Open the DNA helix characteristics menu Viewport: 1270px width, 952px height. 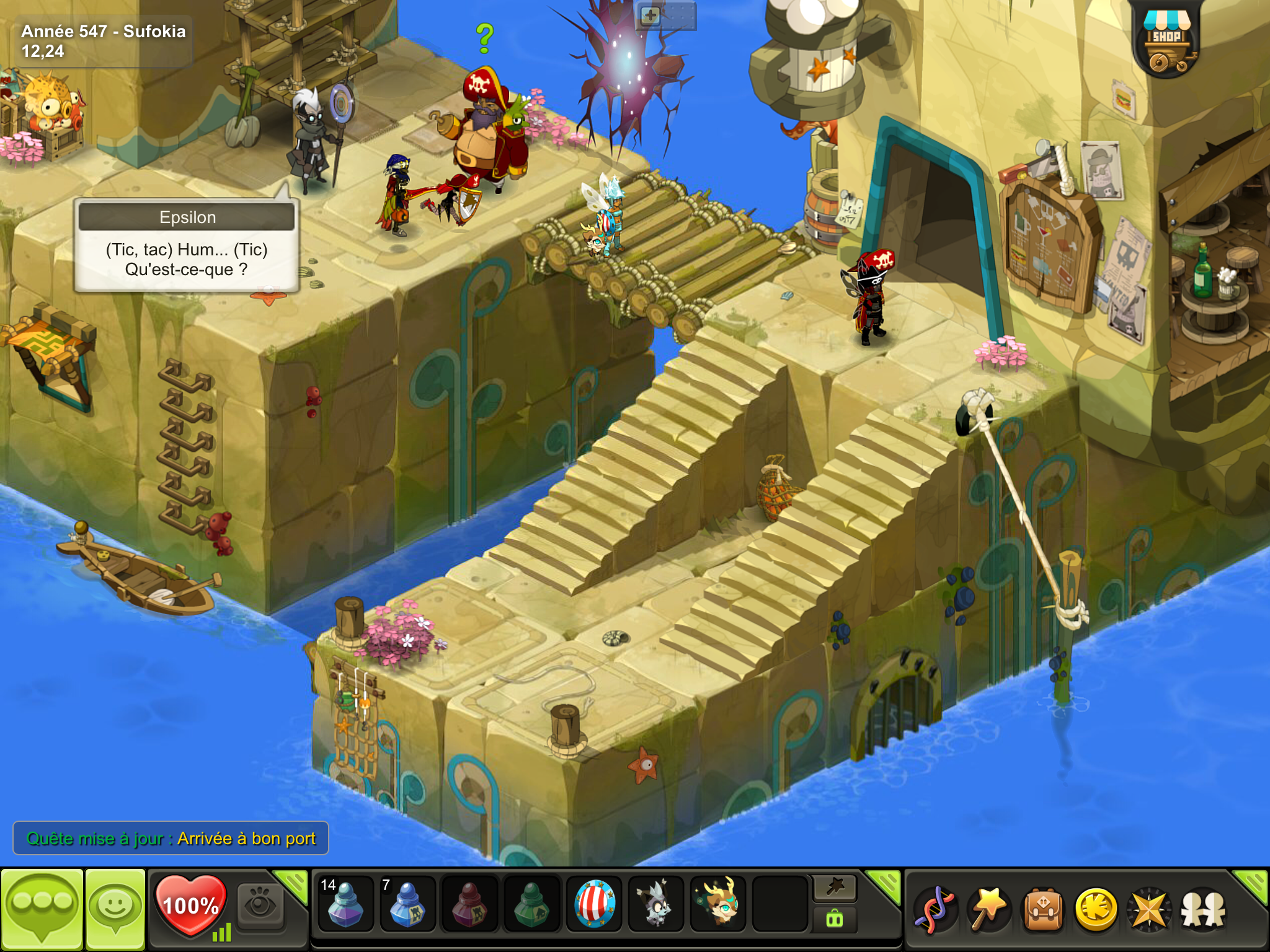(x=935, y=909)
